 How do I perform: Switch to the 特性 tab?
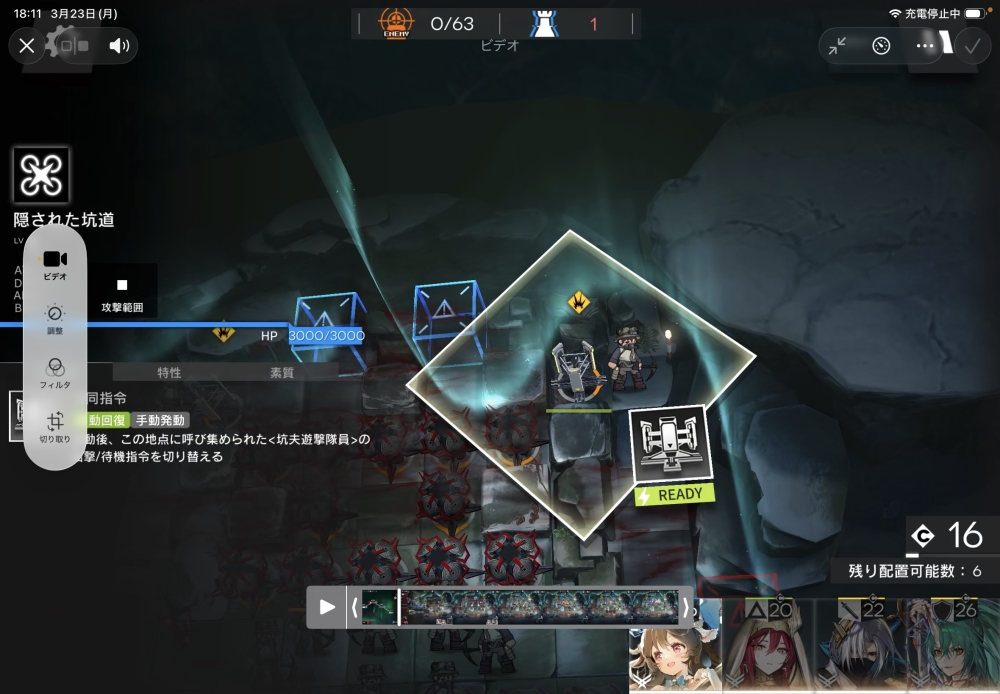[x=169, y=373]
